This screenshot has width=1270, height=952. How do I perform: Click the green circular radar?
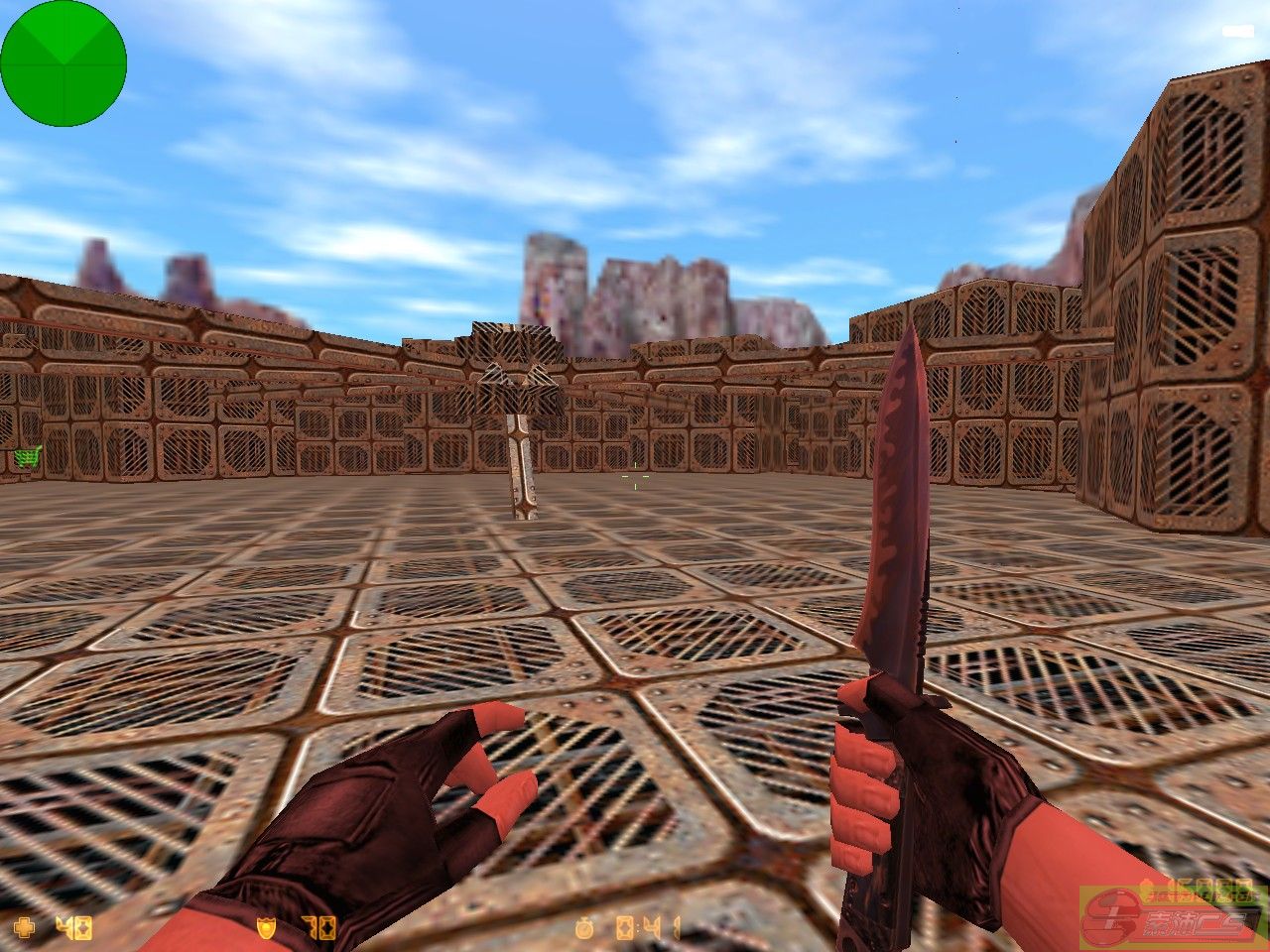pos(63,63)
